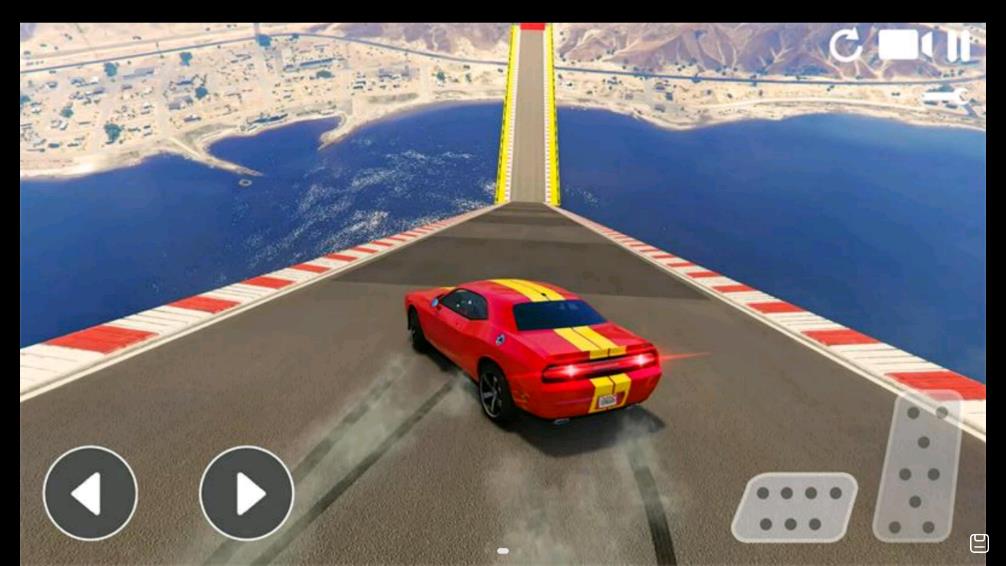Restart the level with the circular arrow
The width and height of the screenshot is (1006, 566).
846,46
